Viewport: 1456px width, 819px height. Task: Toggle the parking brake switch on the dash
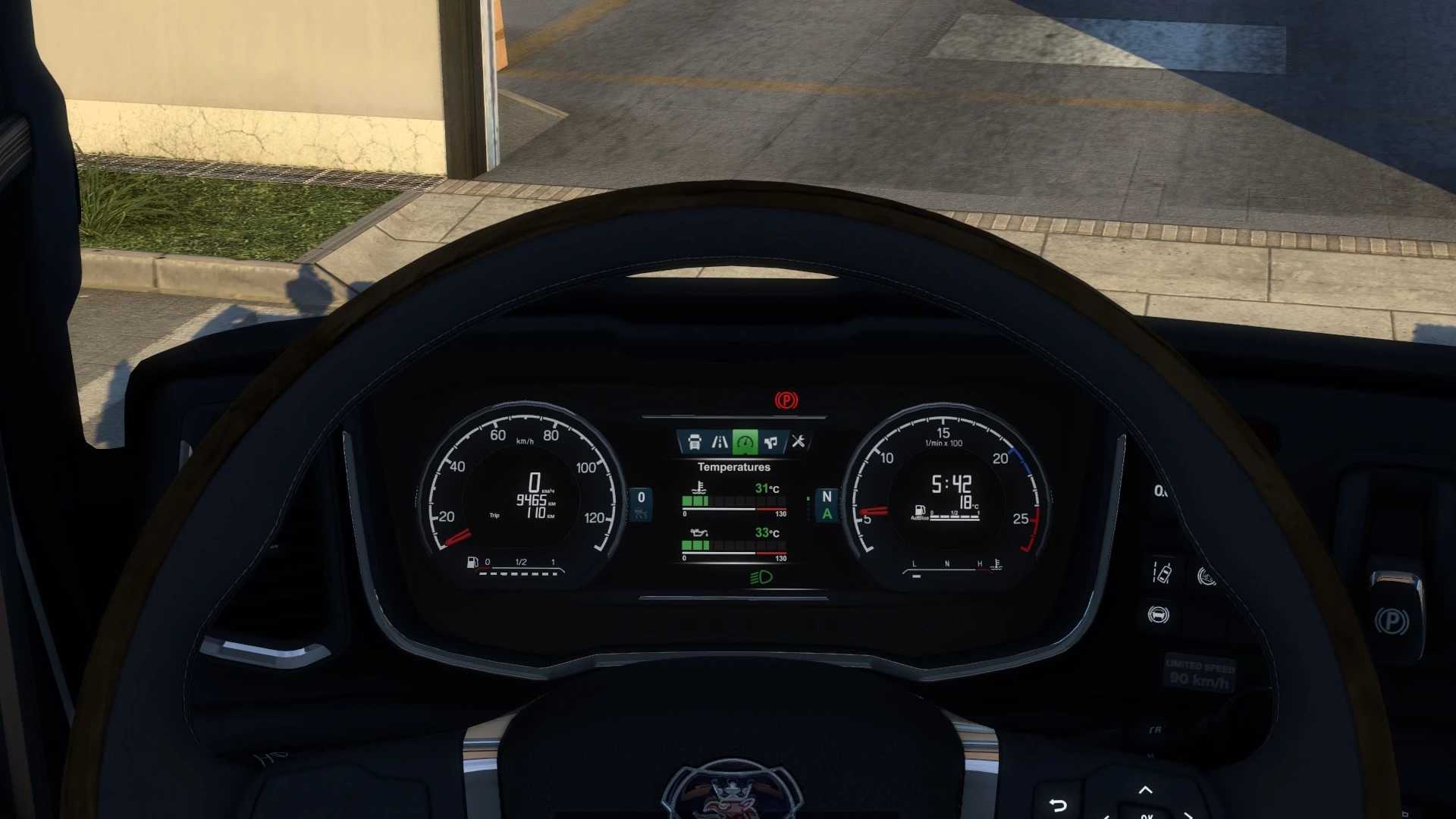click(1392, 622)
